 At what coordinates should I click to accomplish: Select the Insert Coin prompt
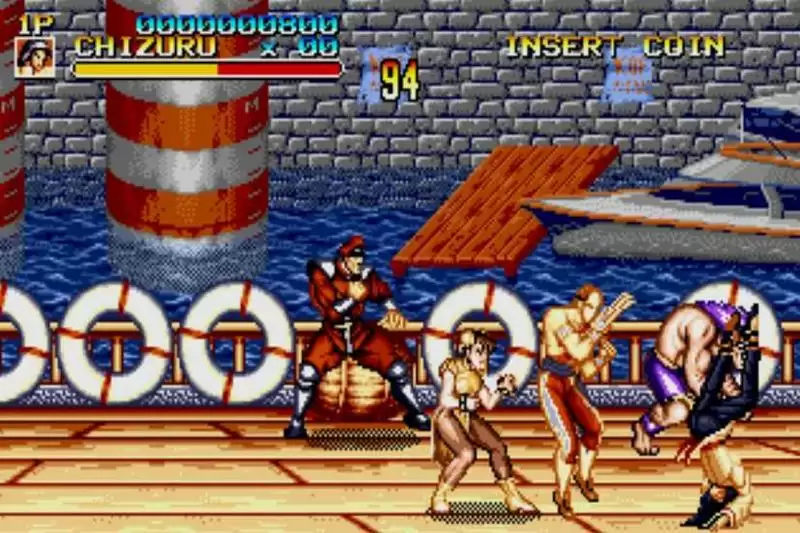tap(614, 46)
